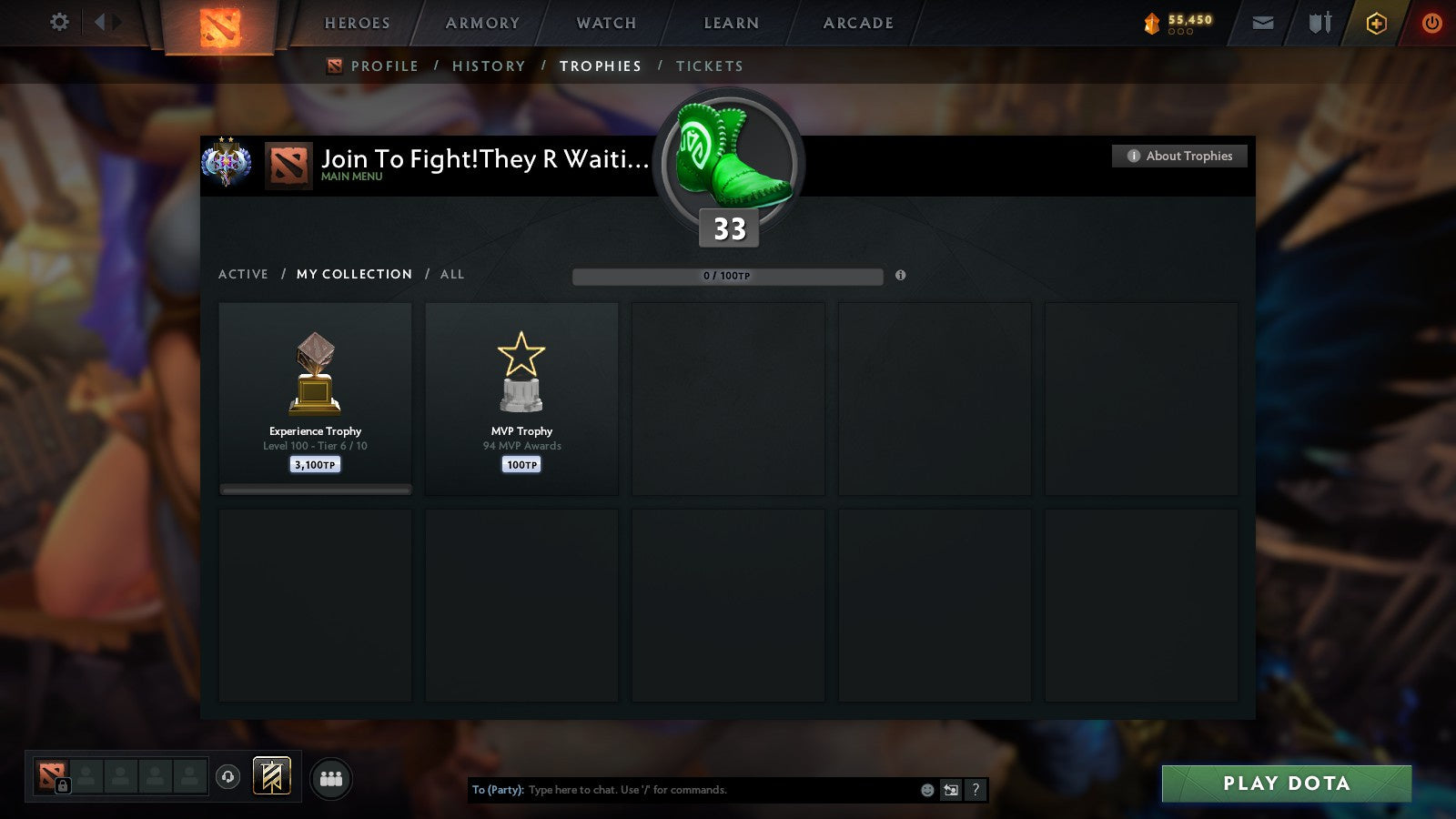Open the armory swords-and-shield icon
Screen dimensions: 1456x819
coord(1318,23)
